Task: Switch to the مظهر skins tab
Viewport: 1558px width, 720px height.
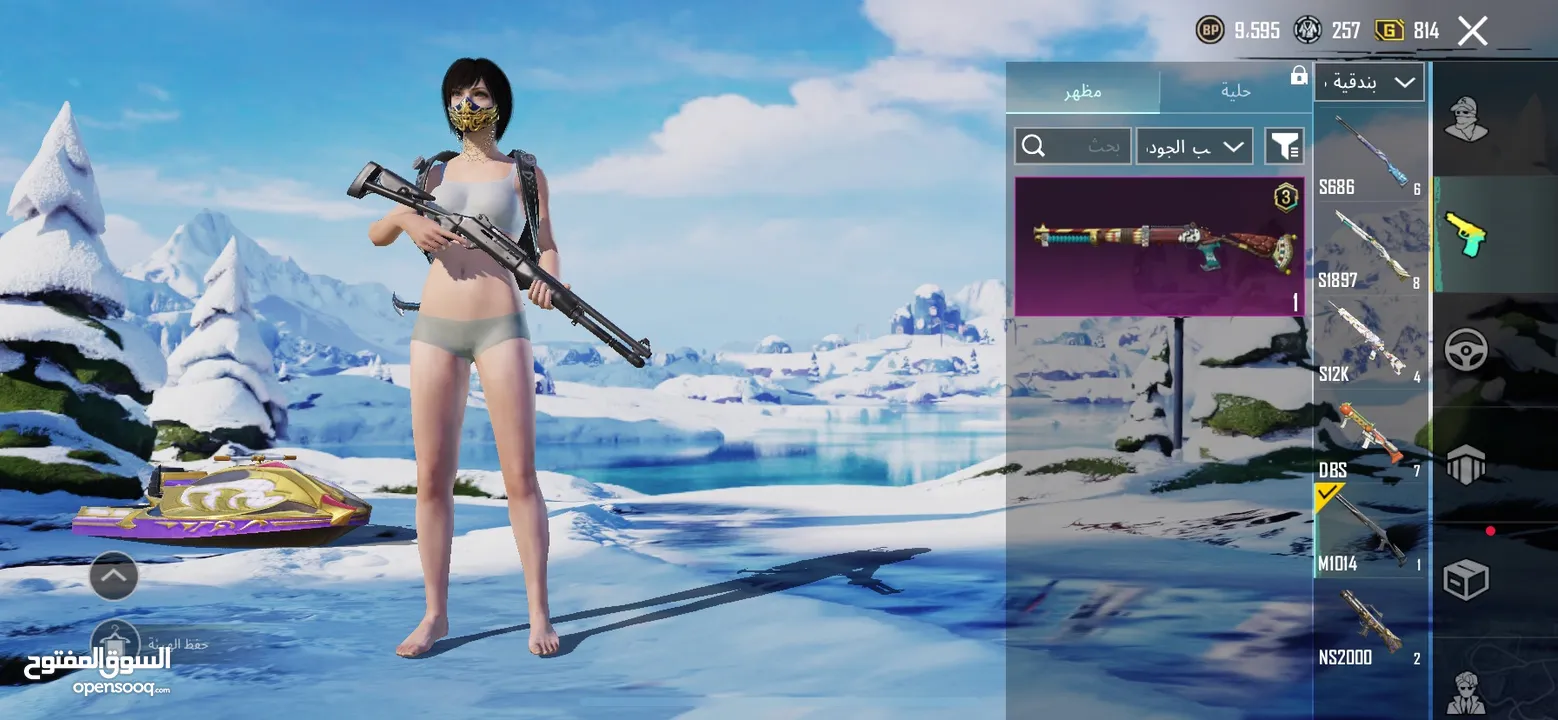Action: (1082, 92)
